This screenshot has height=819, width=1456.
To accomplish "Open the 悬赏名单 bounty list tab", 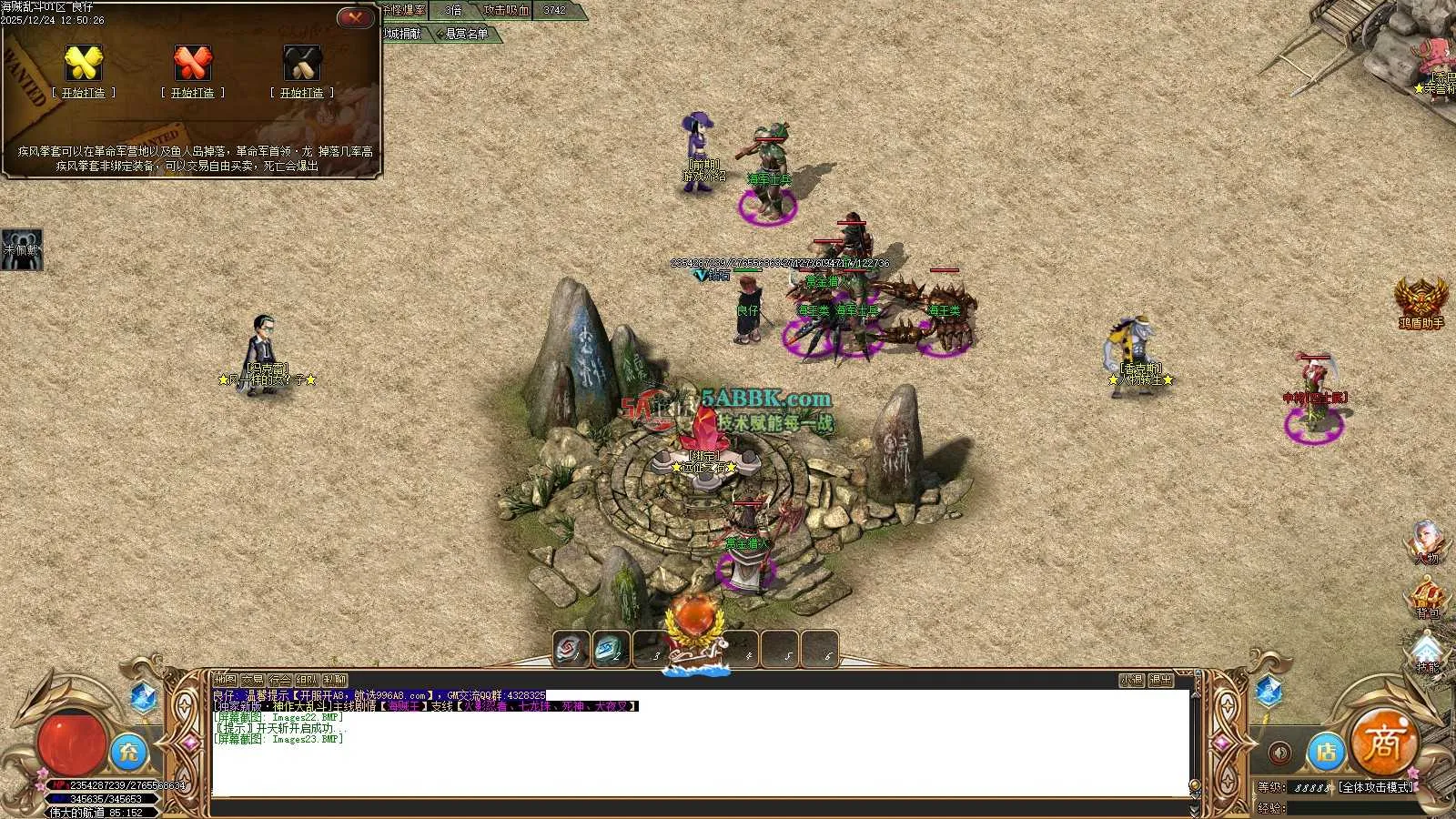I will (466, 35).
